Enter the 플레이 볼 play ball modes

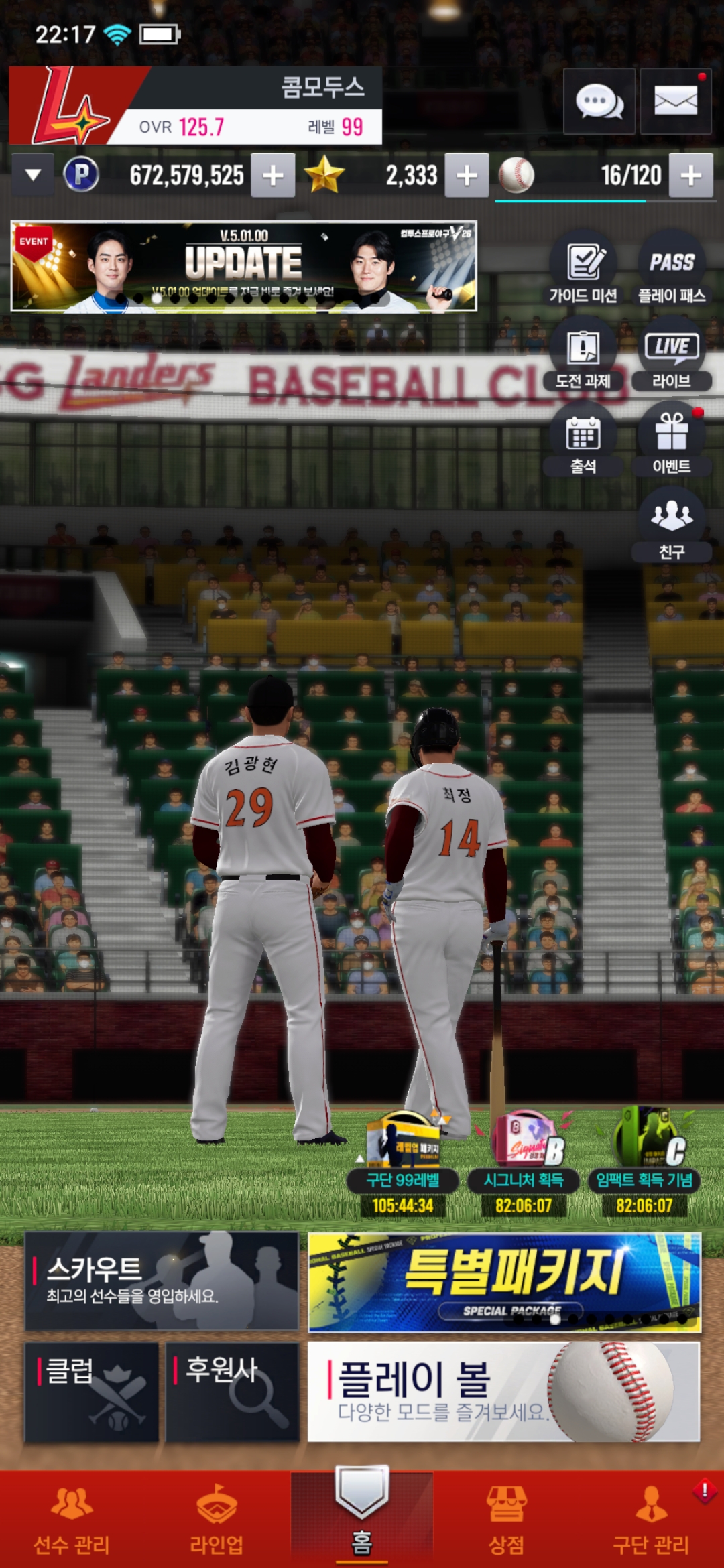[503, 1391]
